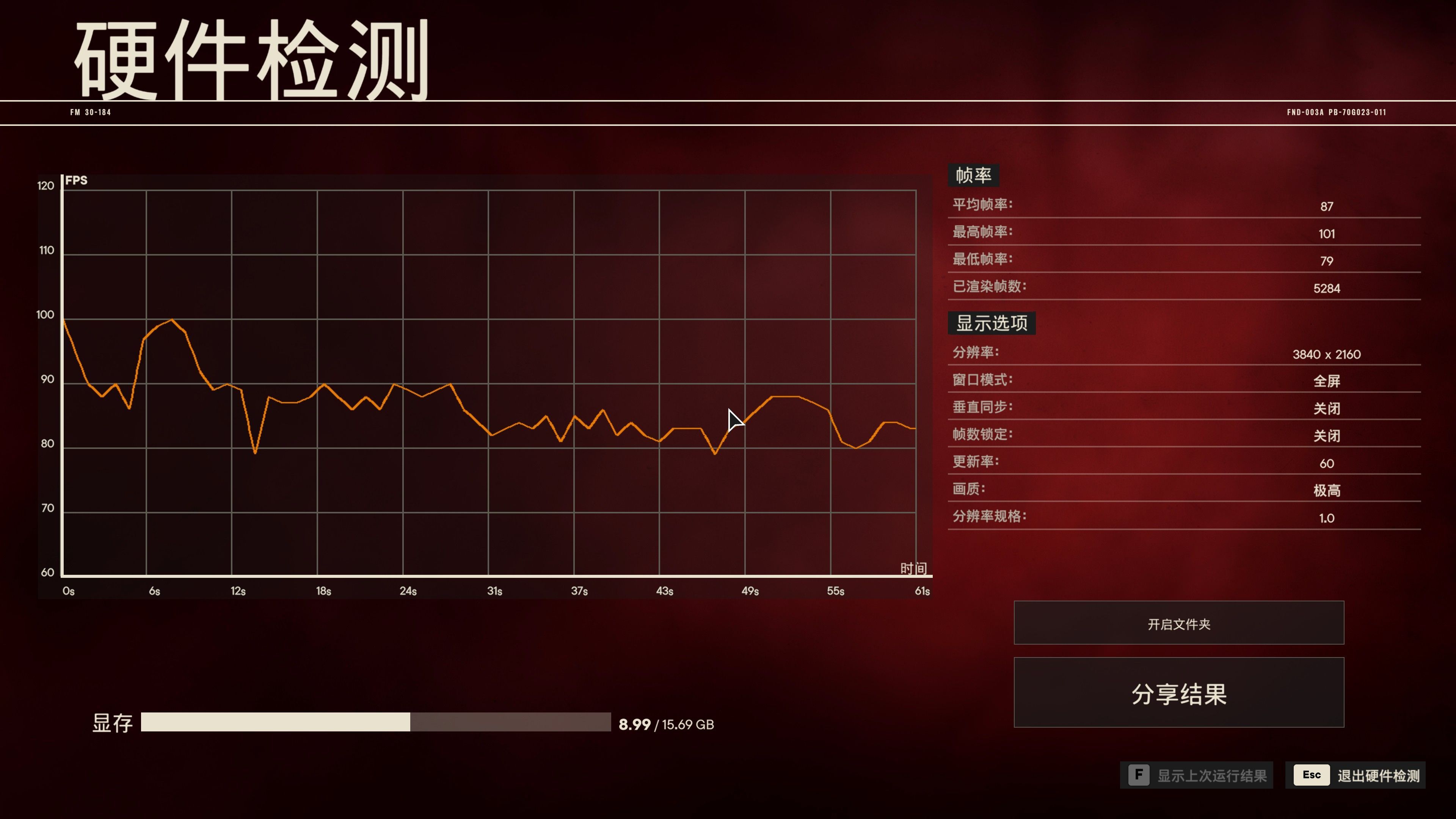
Task: Select the 显示选项 panel header badge
Action: [x=992, y=323]
